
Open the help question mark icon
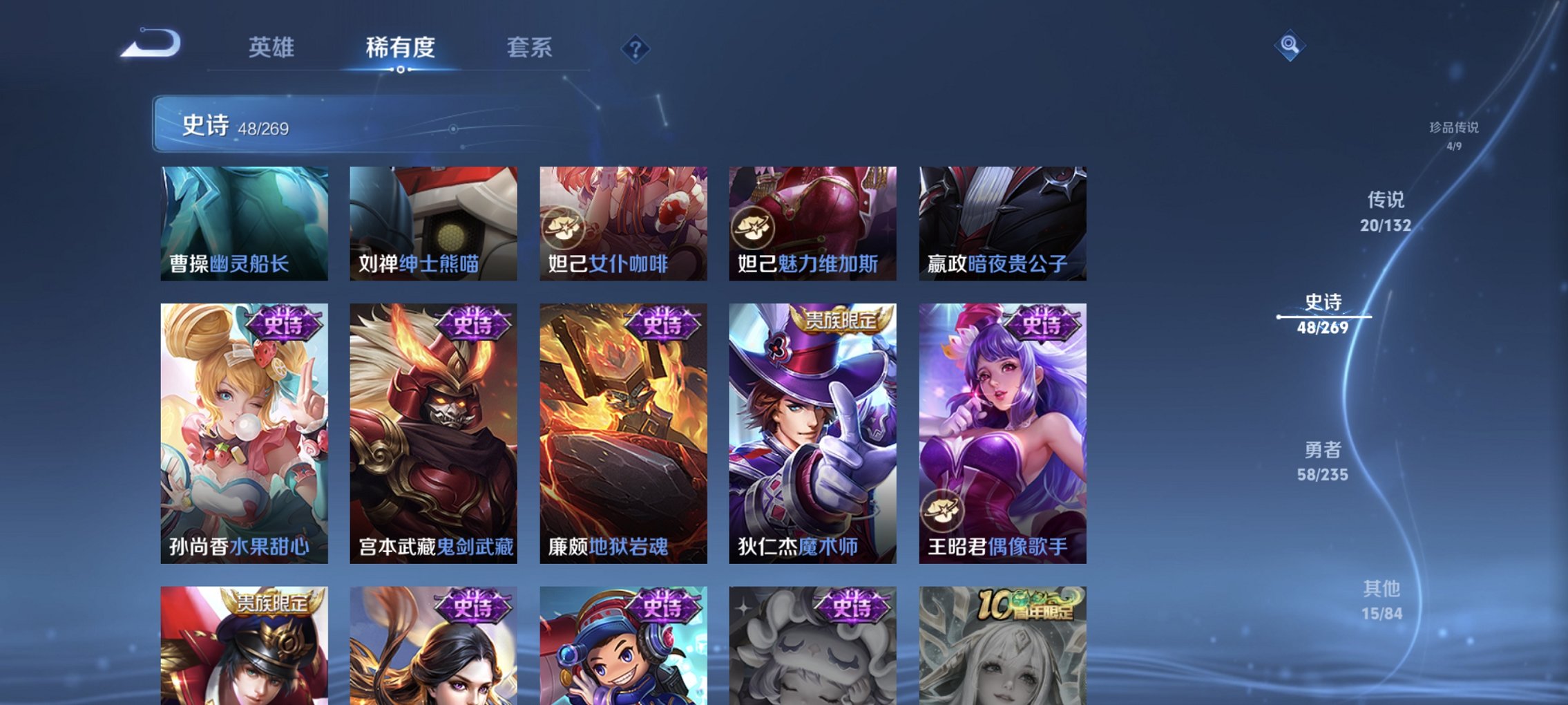click(636, 49)
